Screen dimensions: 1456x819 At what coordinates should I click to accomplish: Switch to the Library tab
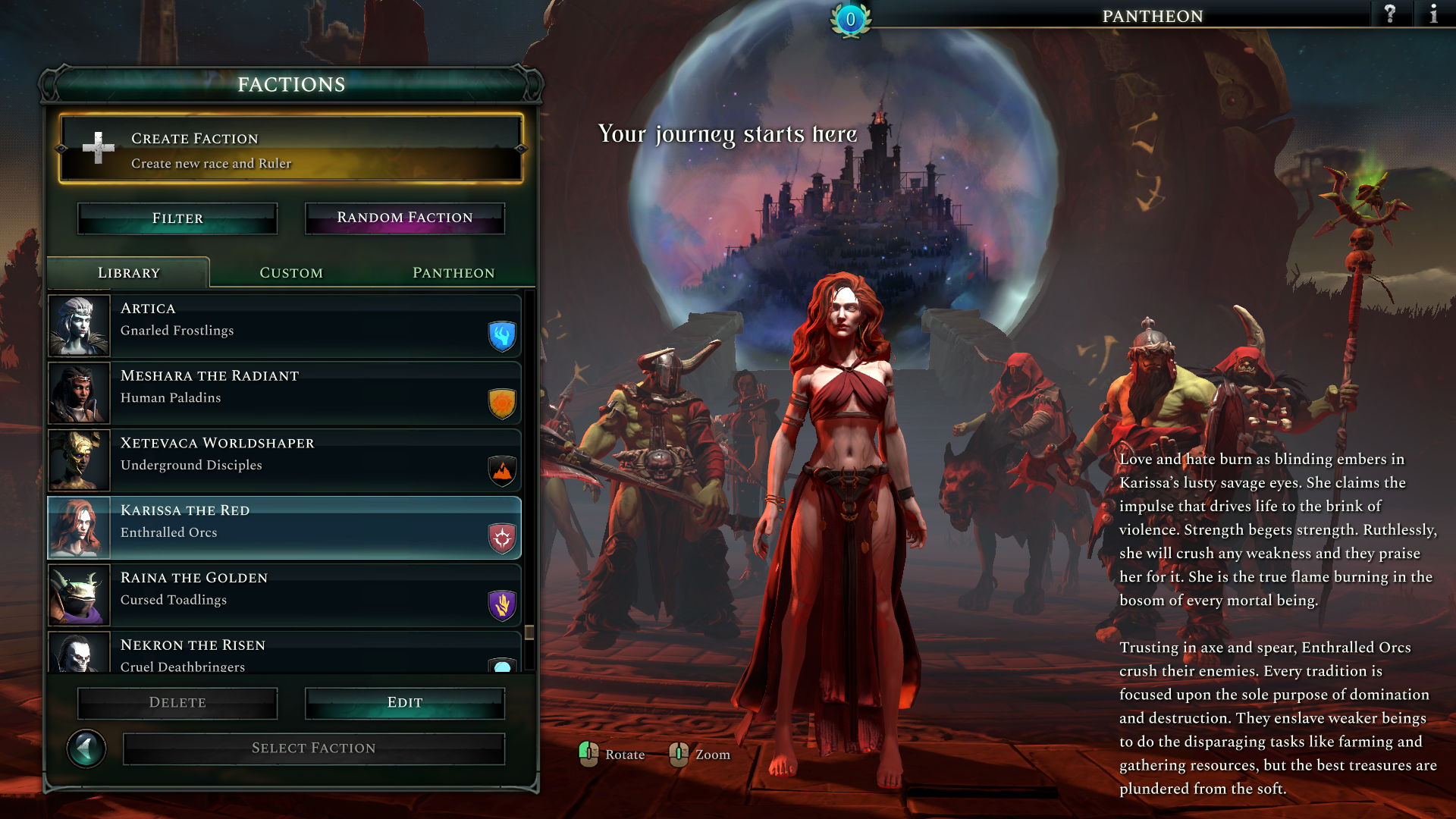point(129,273)
